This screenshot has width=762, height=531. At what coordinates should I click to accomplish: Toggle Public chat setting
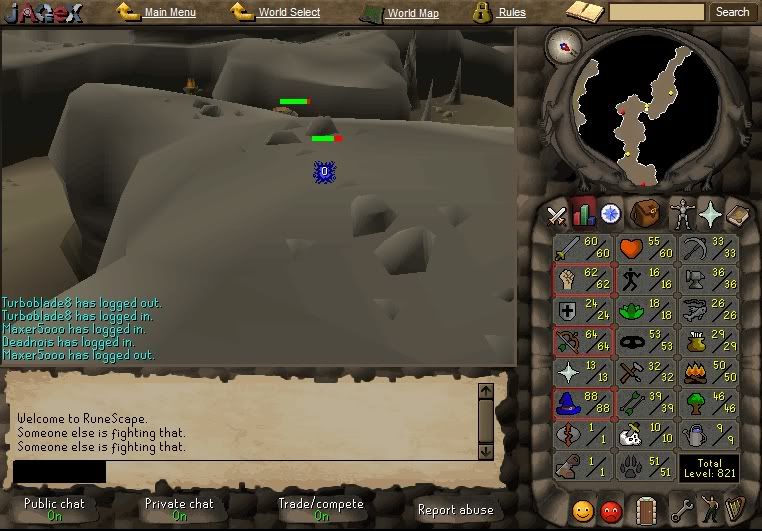(54, 510)
